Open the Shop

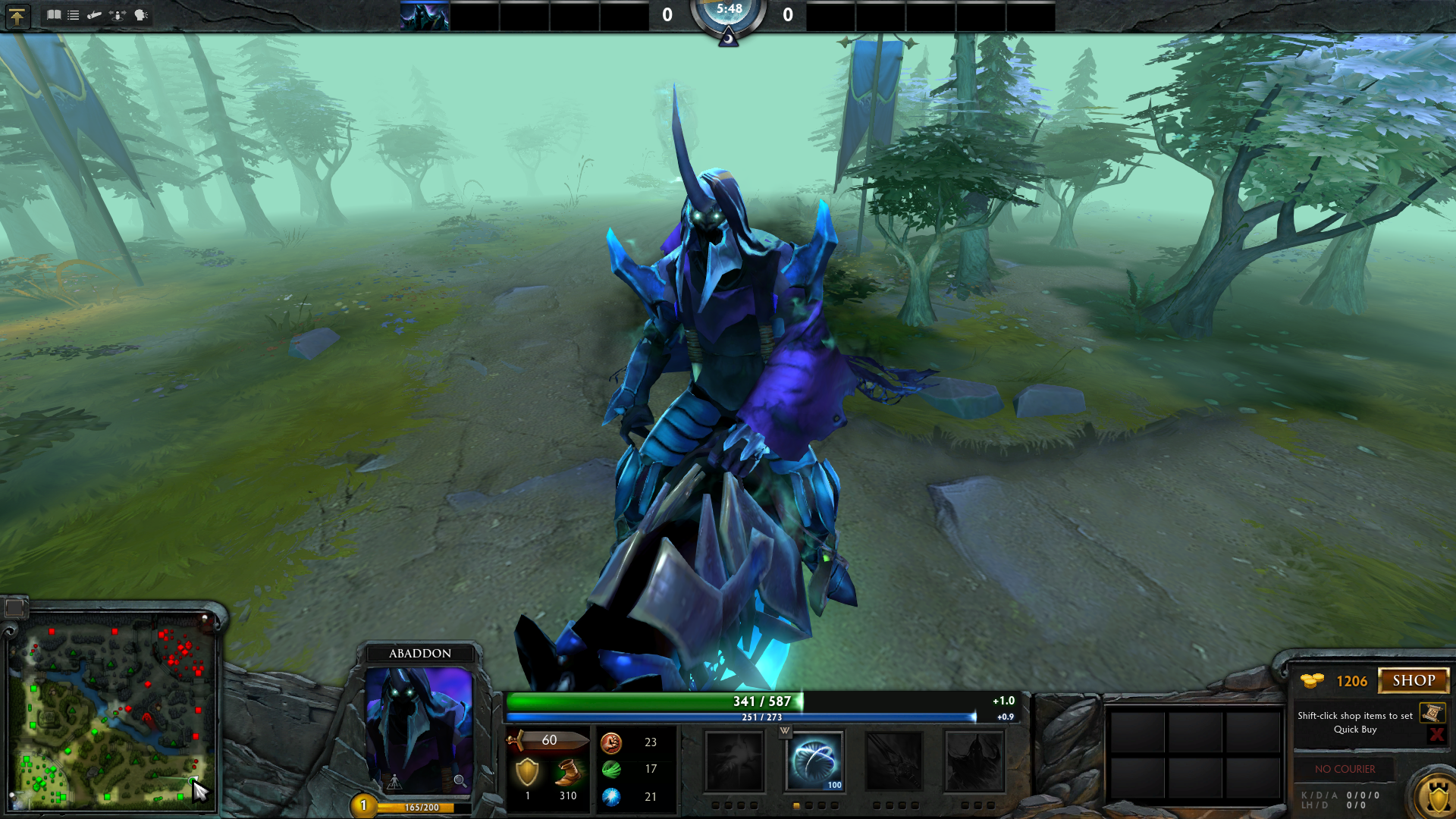click(1413, 680)
